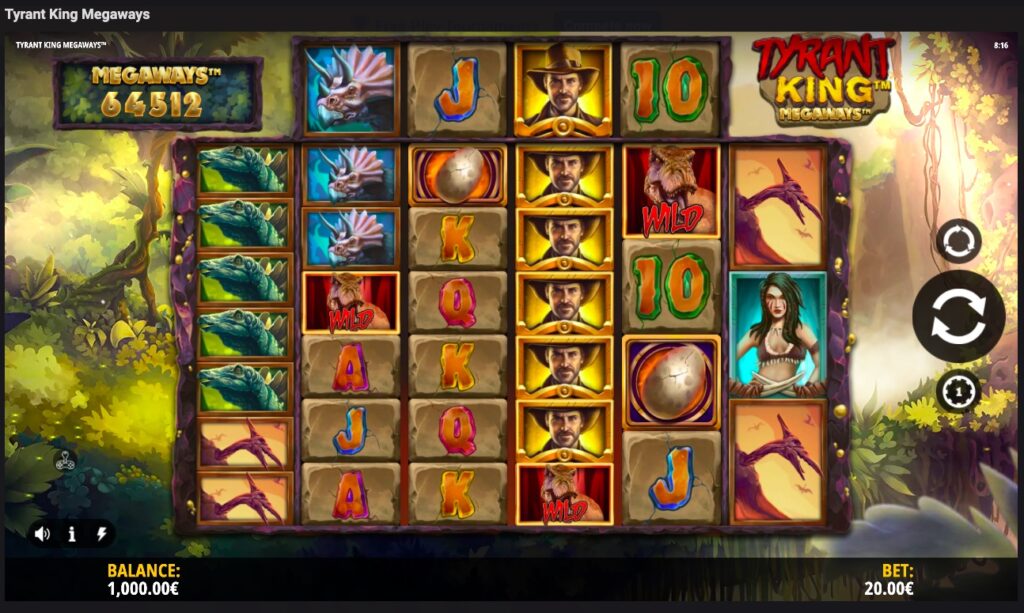
Task: Spin the reels with the large spin button
Action: tap(958, 316)
